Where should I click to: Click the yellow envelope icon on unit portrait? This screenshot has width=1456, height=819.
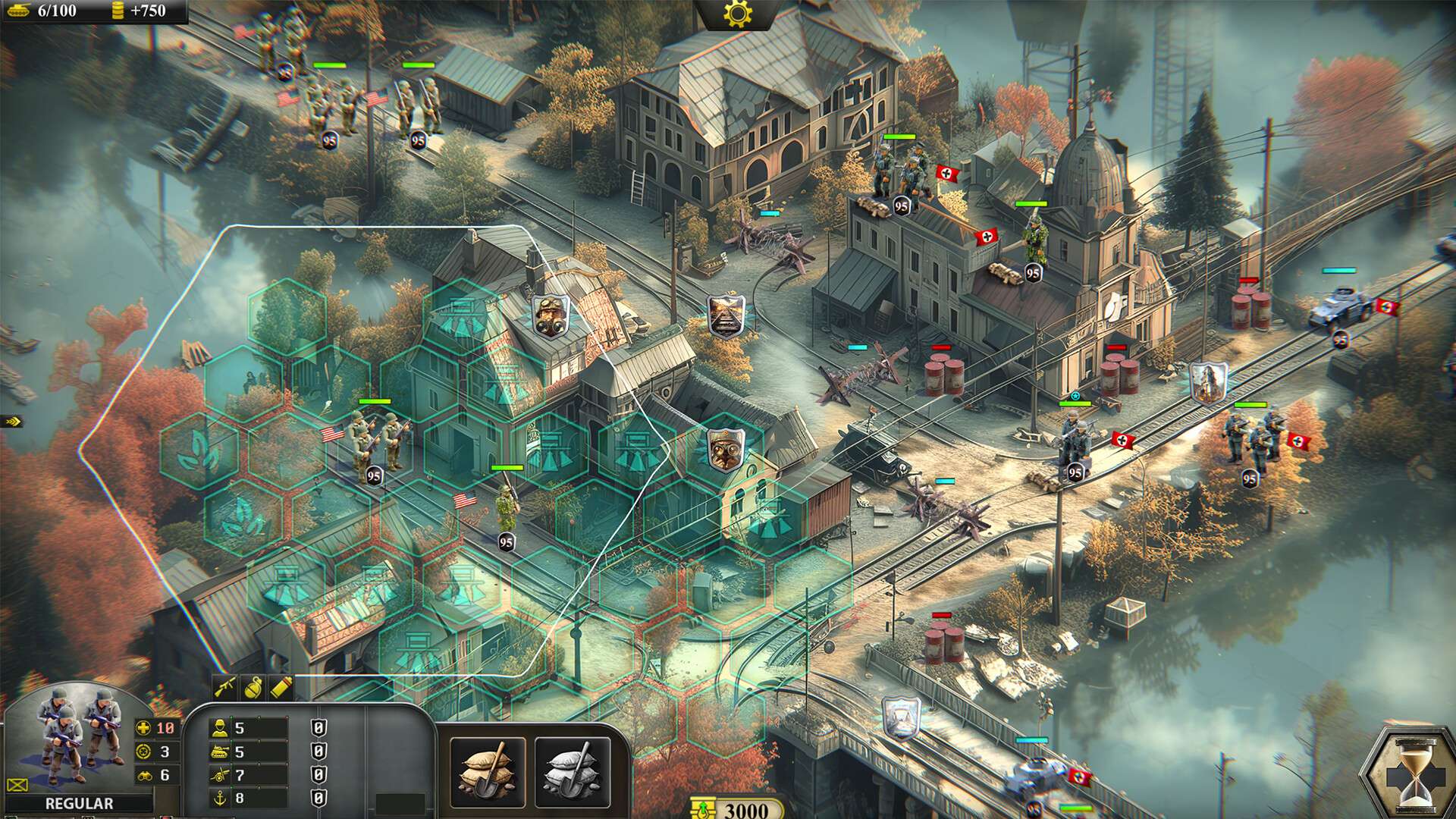coord(17,786)
